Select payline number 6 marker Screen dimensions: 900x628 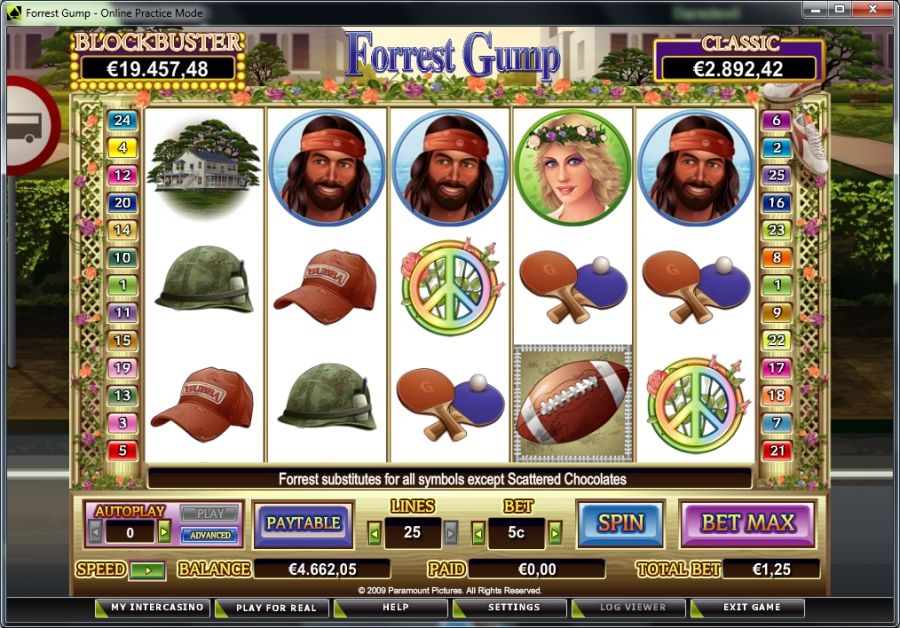(x=776, y=121)
